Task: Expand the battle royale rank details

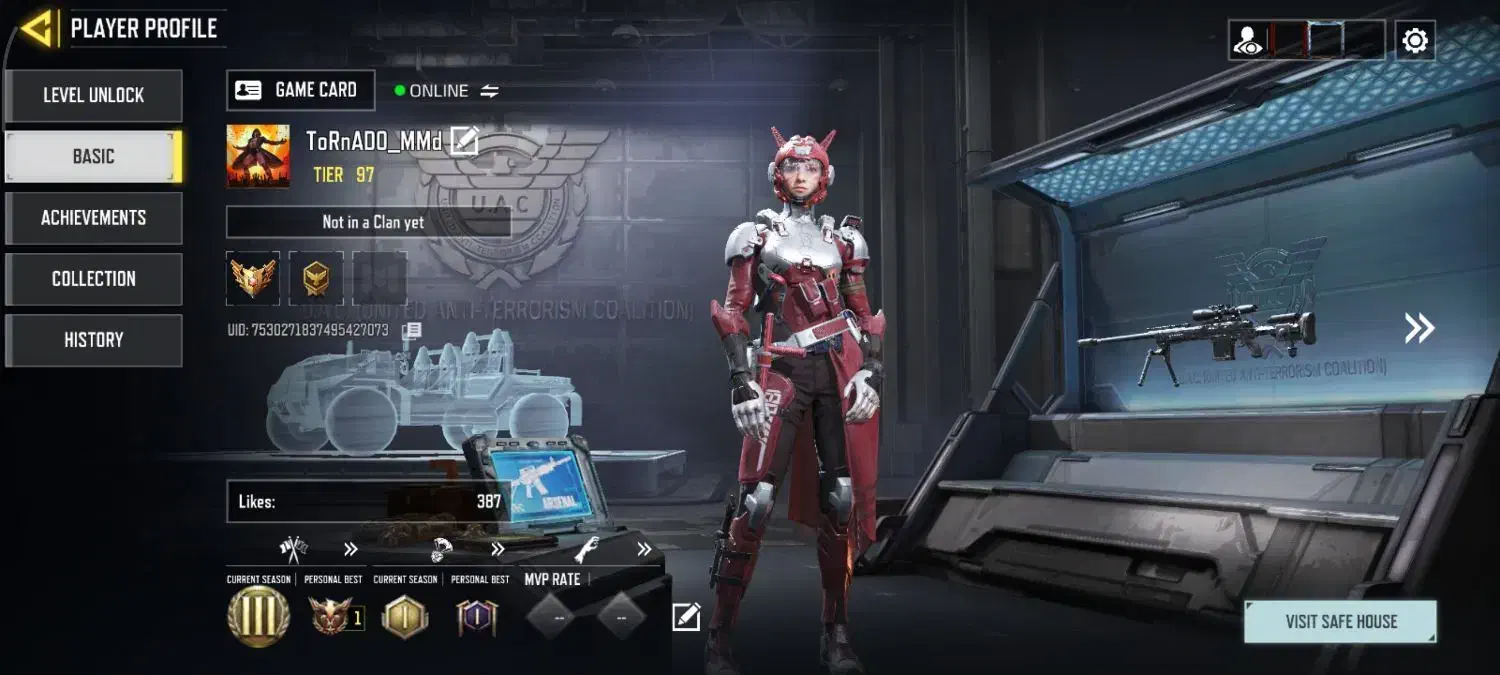Action: (497, 549)
